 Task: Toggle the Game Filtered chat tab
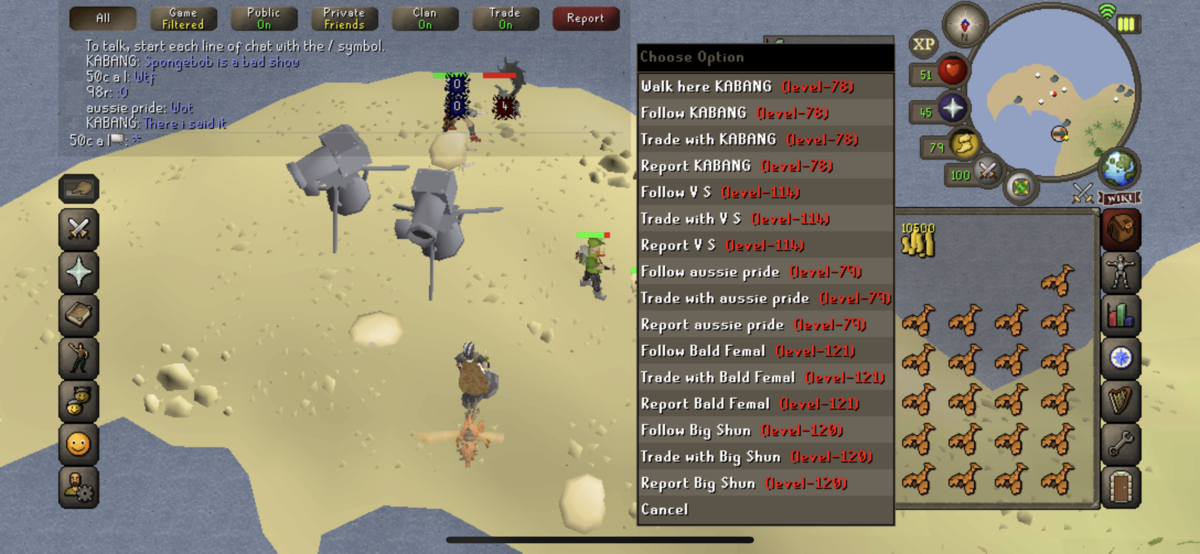click(x=183, y=18)
